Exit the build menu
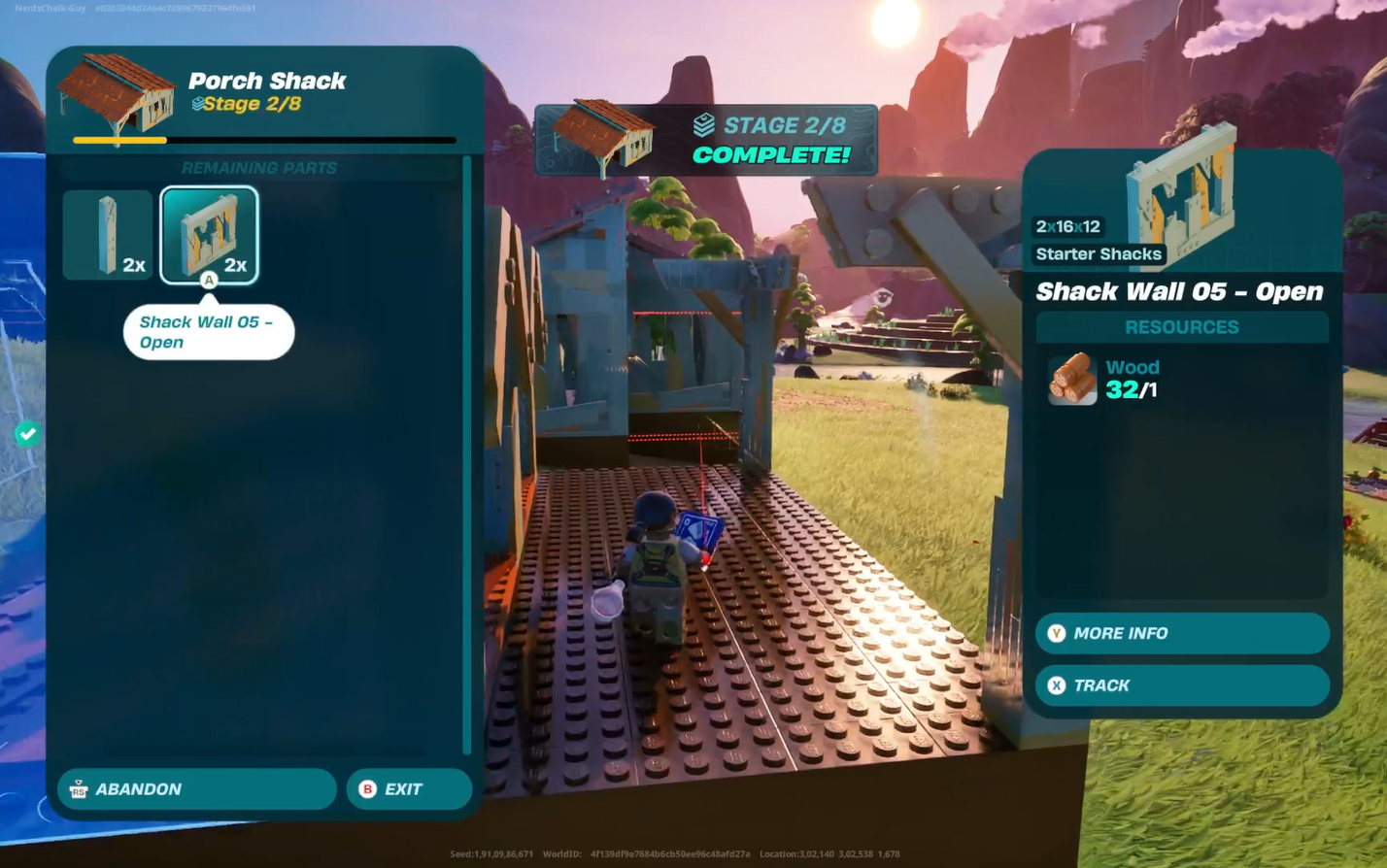1387x868 pixels. 408,789
